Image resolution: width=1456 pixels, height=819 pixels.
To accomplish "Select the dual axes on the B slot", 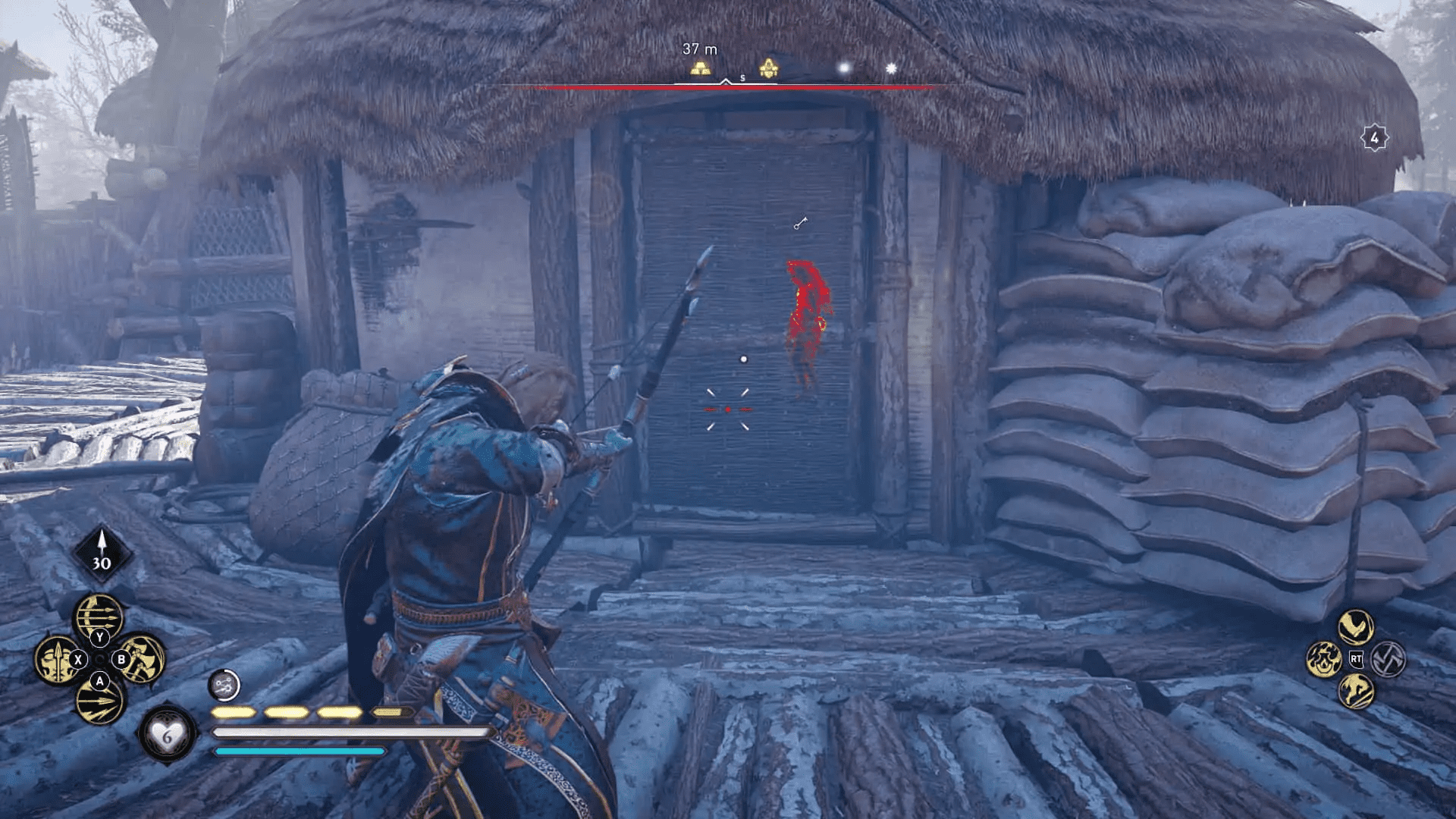I will pyautogui.click(x=142, y=660).
